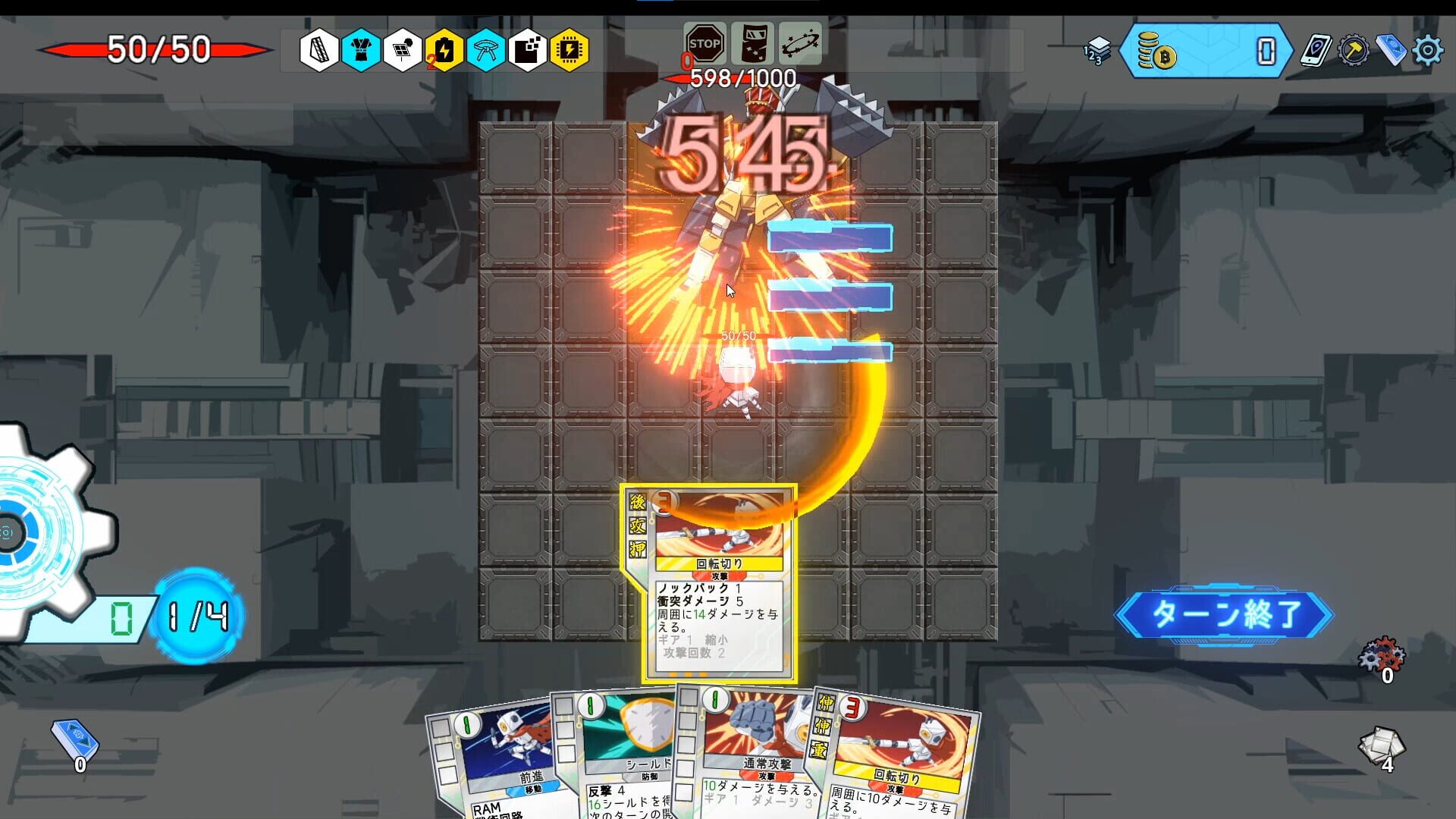Click the numbered floor stack icon
This screenshot has width=1456, height=819.
click(x=1097, y=51)
